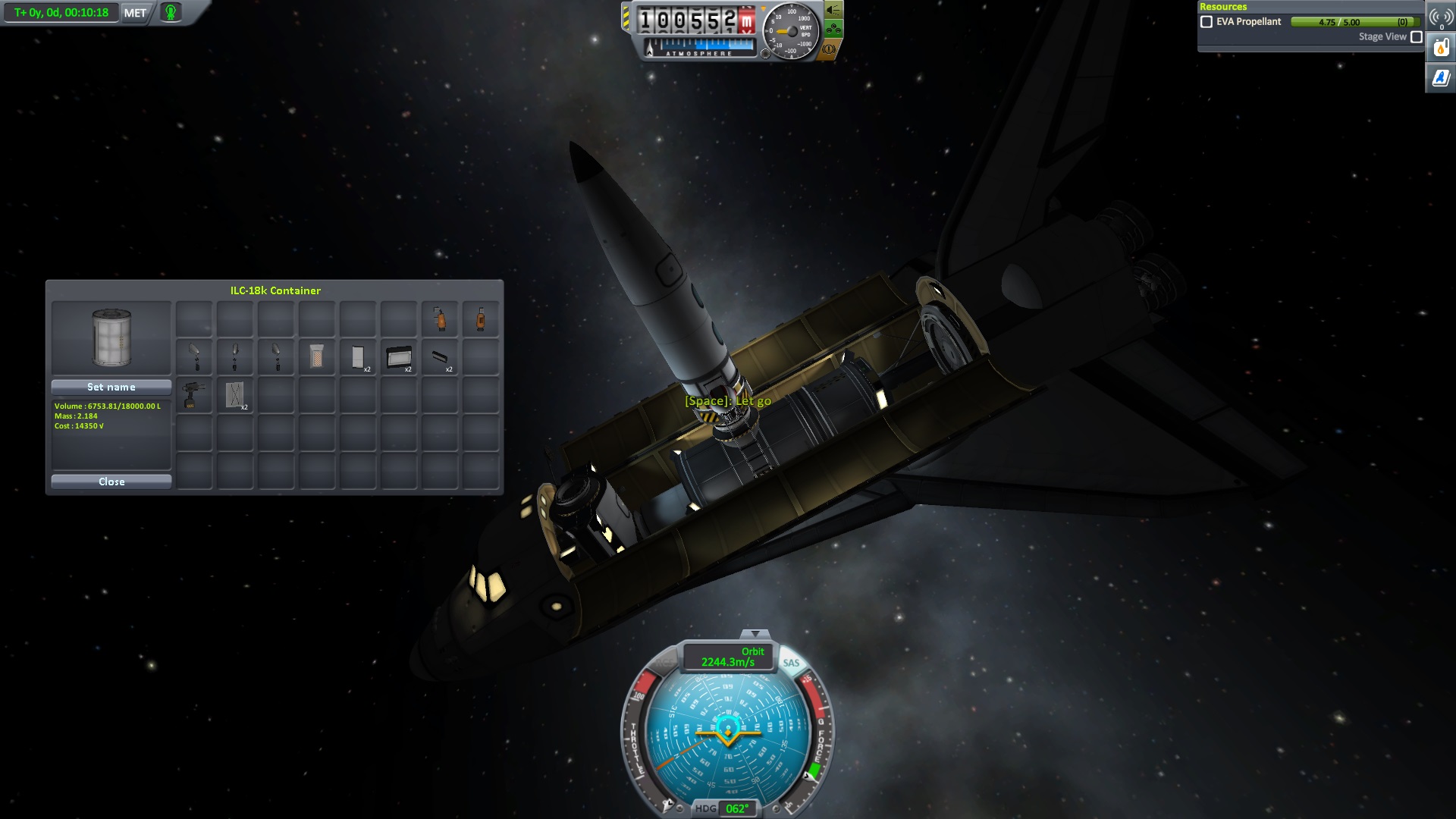Open the blue rocket book app
Screen dimensions: 1456x819
point(1441,77)
